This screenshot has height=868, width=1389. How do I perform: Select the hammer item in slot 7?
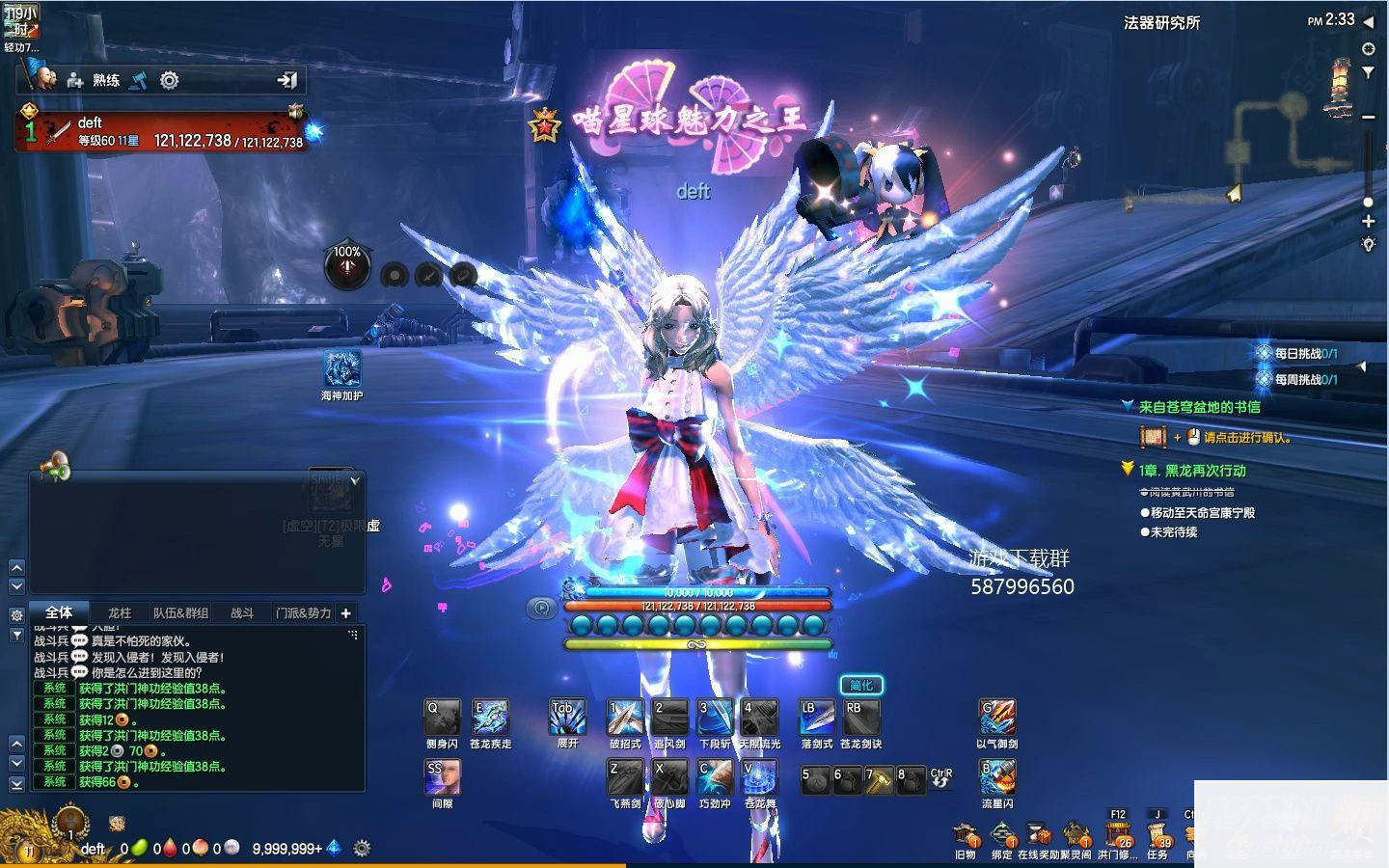(x=879, y=780)
